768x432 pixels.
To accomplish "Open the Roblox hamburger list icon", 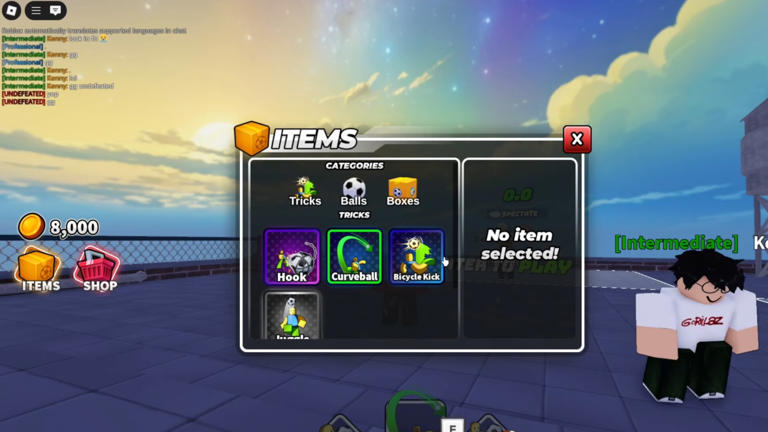I will pyautogui.click(x=36, y=11).
